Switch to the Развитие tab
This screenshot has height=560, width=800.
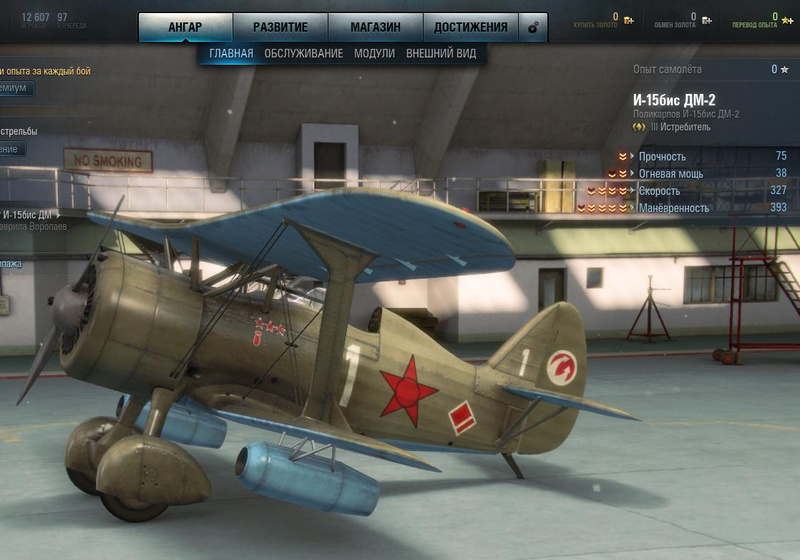279,27
